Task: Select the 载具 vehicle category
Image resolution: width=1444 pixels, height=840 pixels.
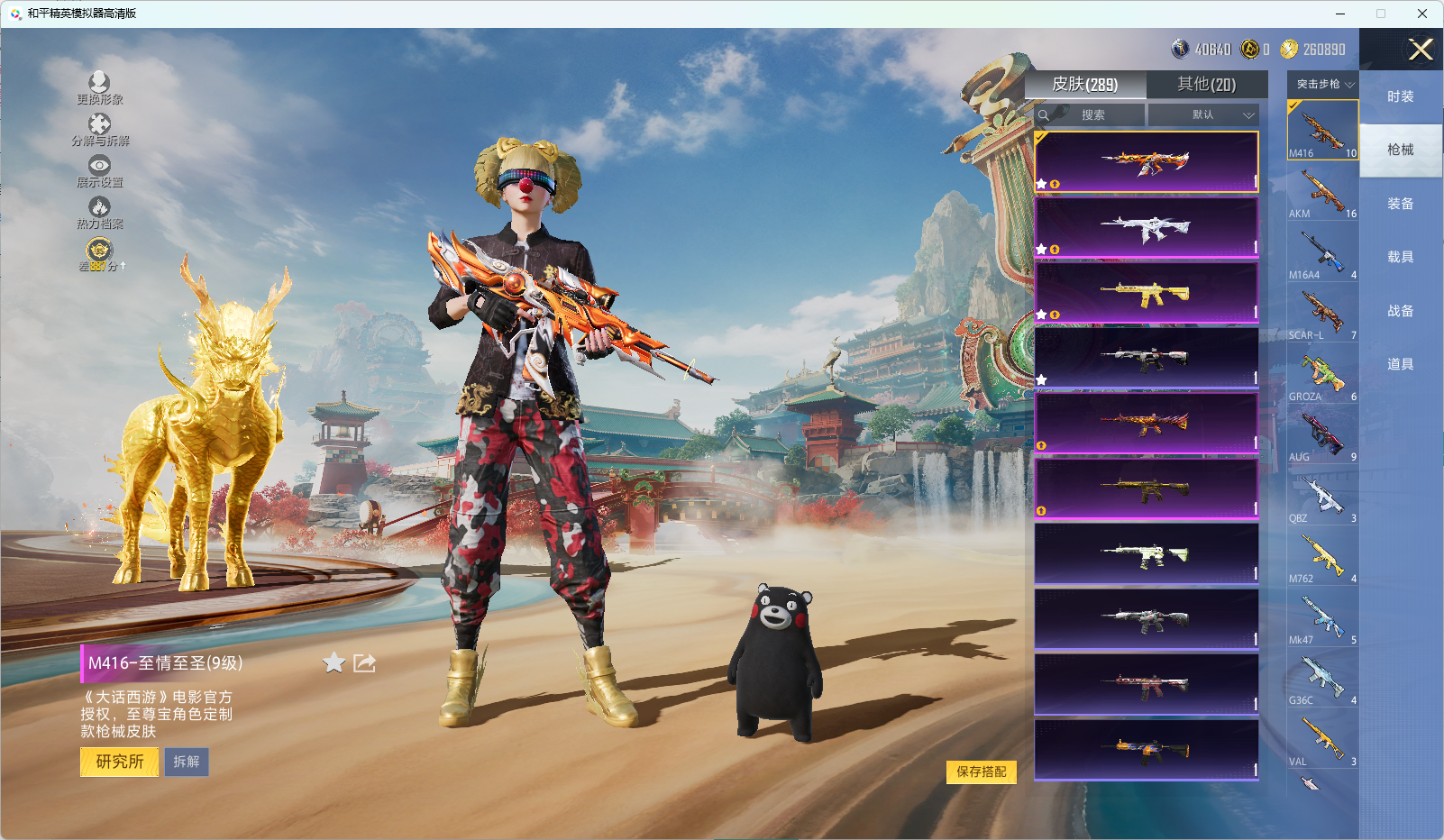Action: [x=1400, y=257]
